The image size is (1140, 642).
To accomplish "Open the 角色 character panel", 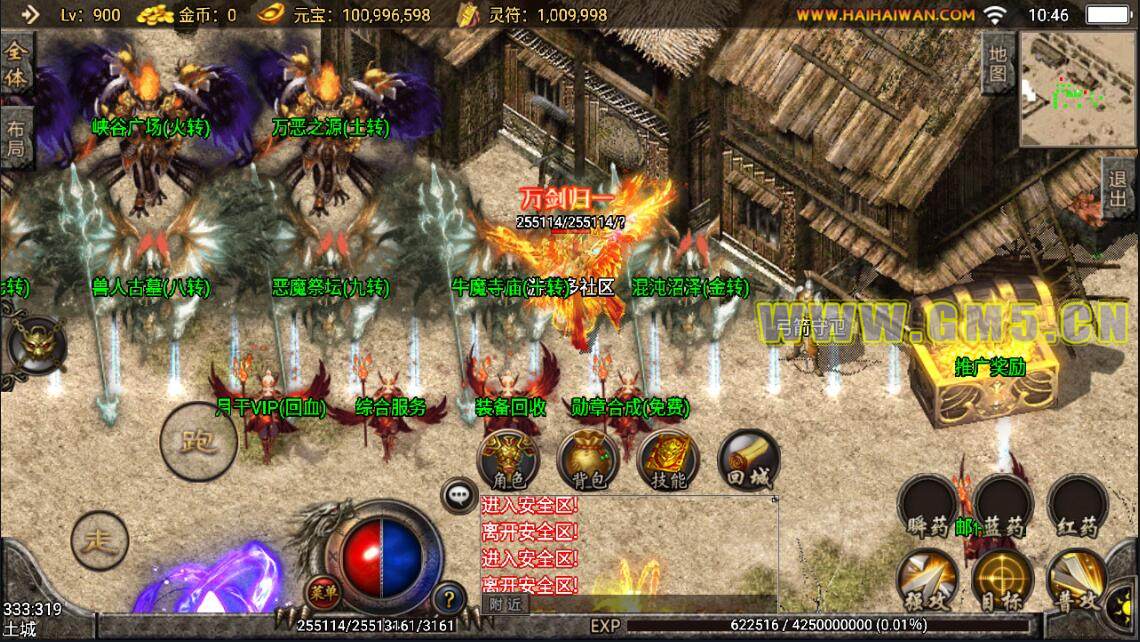I will point(509,461).
